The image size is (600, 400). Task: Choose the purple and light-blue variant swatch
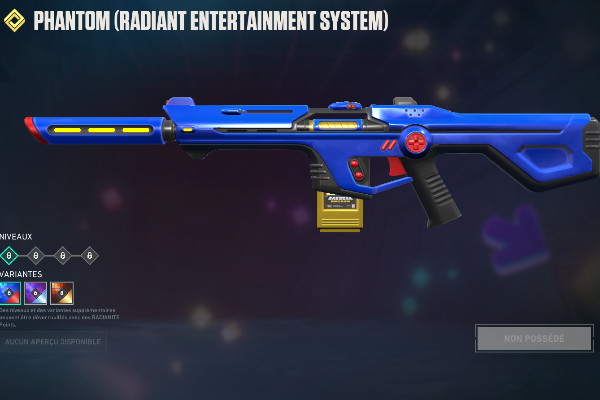(36, 292)
